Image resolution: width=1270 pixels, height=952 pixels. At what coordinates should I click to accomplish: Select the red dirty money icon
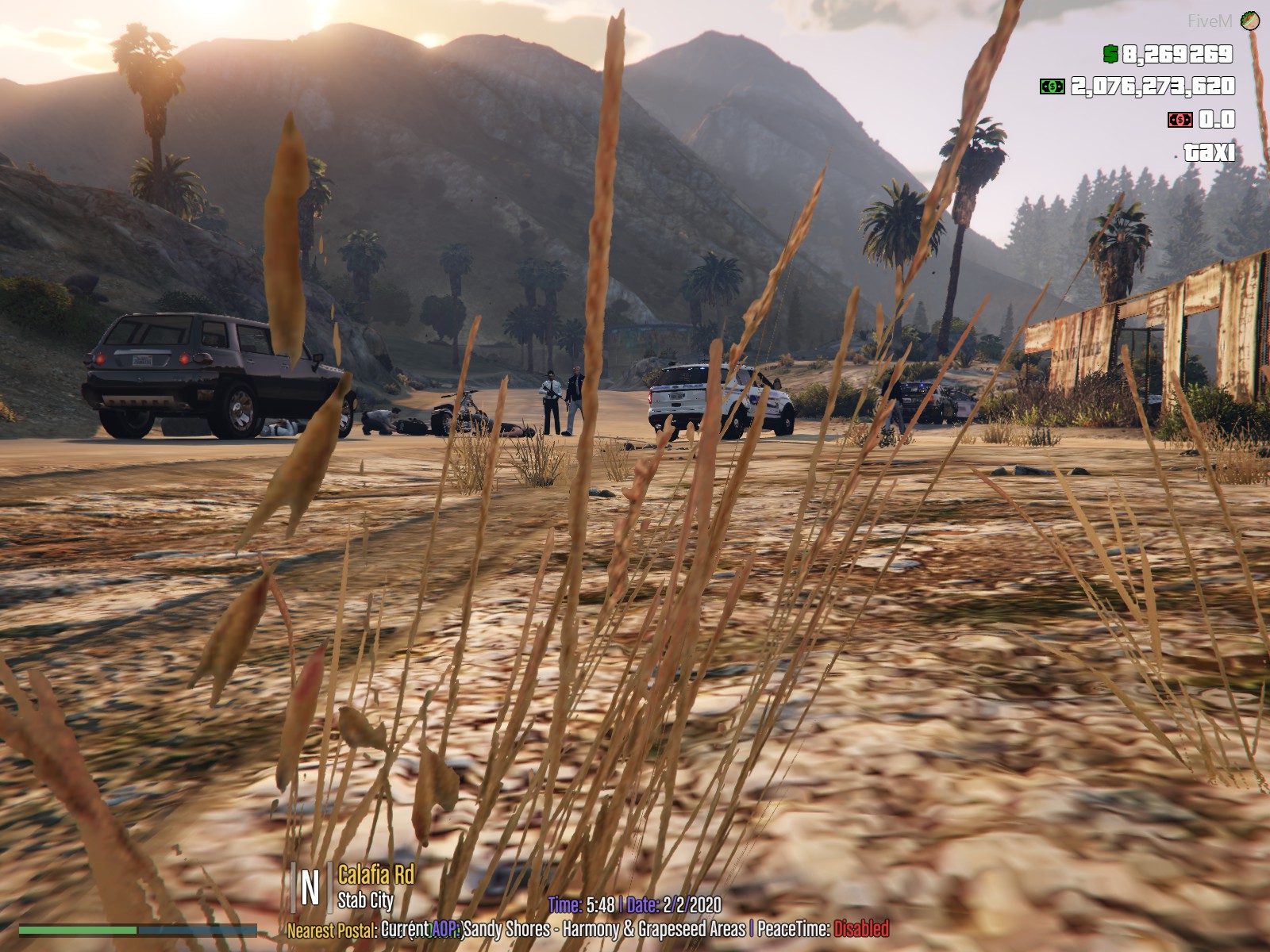click(x=1180, y=120)
